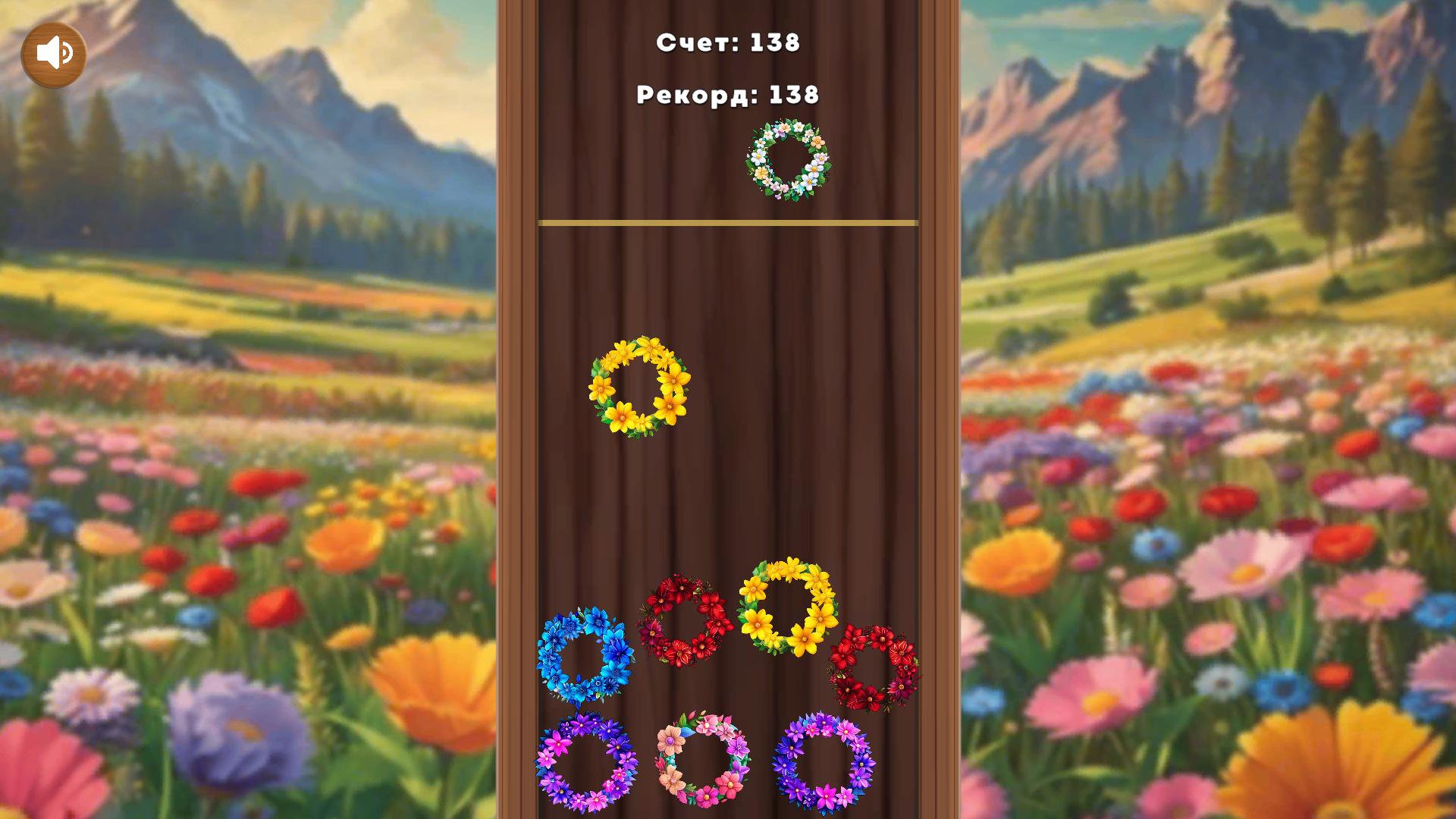
Task: Click the Рекорд: 138 record label
Action: click(x=726, y=94)
